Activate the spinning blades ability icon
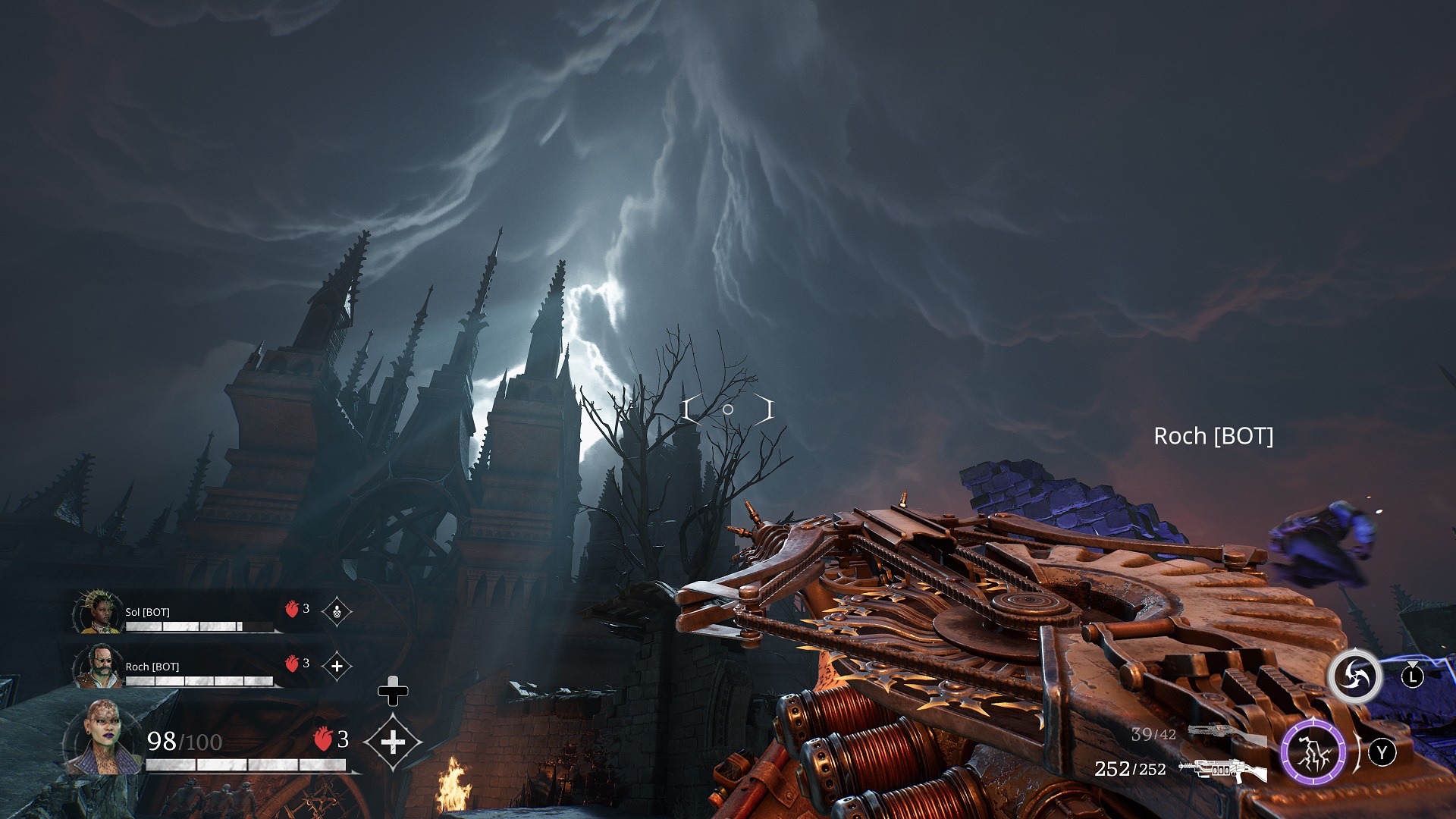1456x819 pixels. [x=1354, y=676]
